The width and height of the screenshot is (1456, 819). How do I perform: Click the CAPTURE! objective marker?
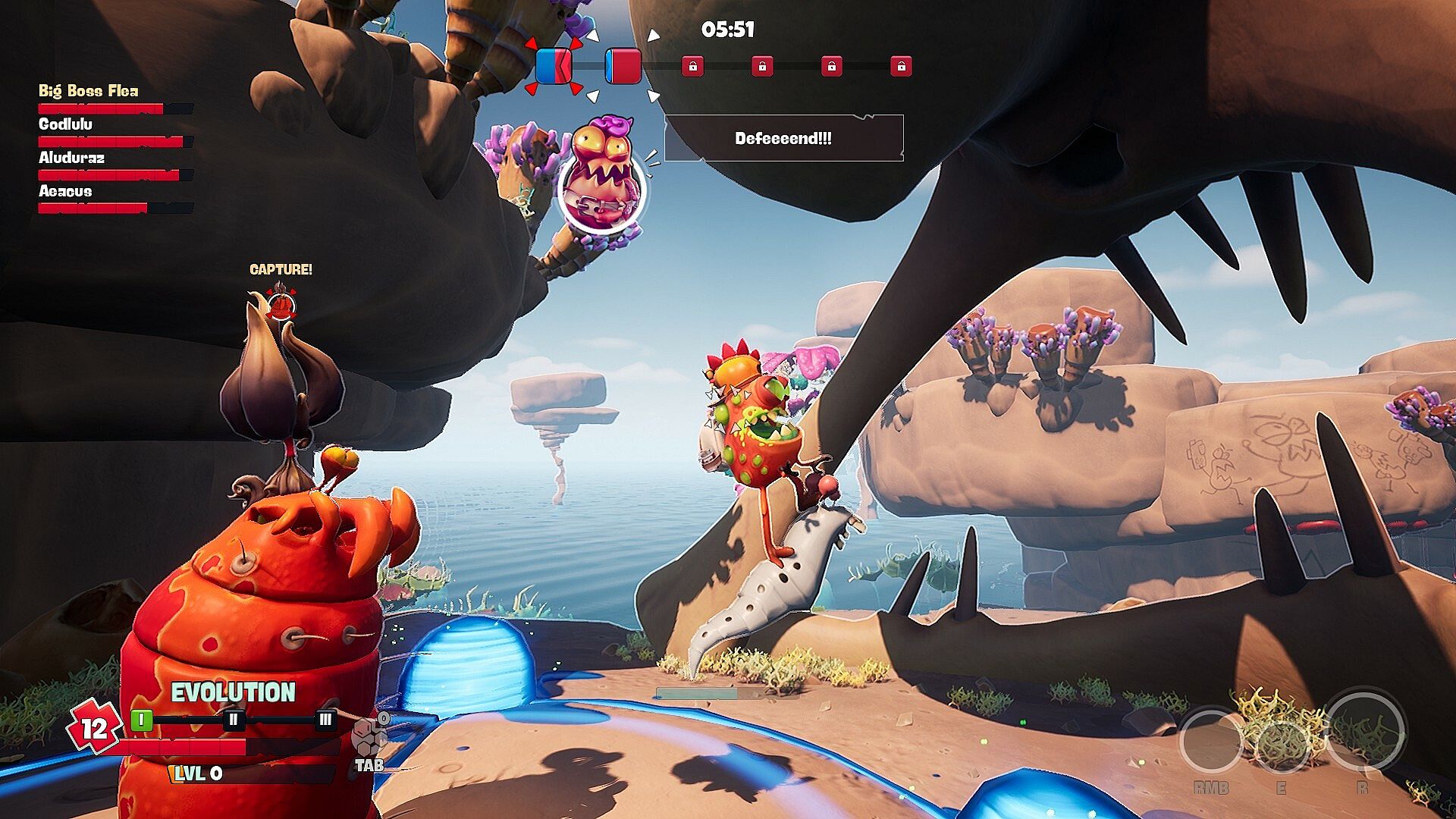tap(281, 305)
